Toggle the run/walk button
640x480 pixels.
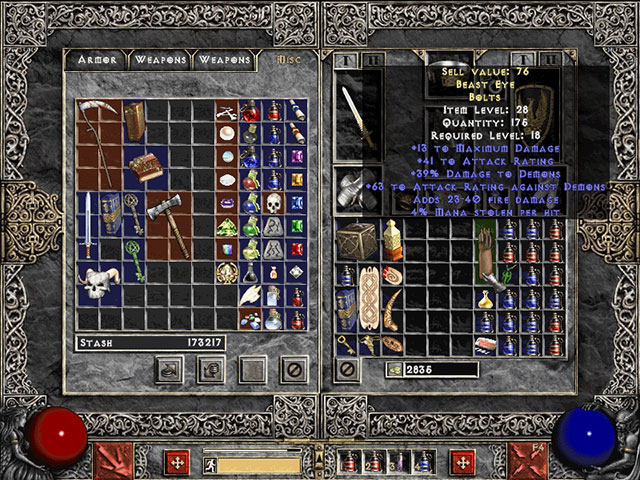pos(211,464)
